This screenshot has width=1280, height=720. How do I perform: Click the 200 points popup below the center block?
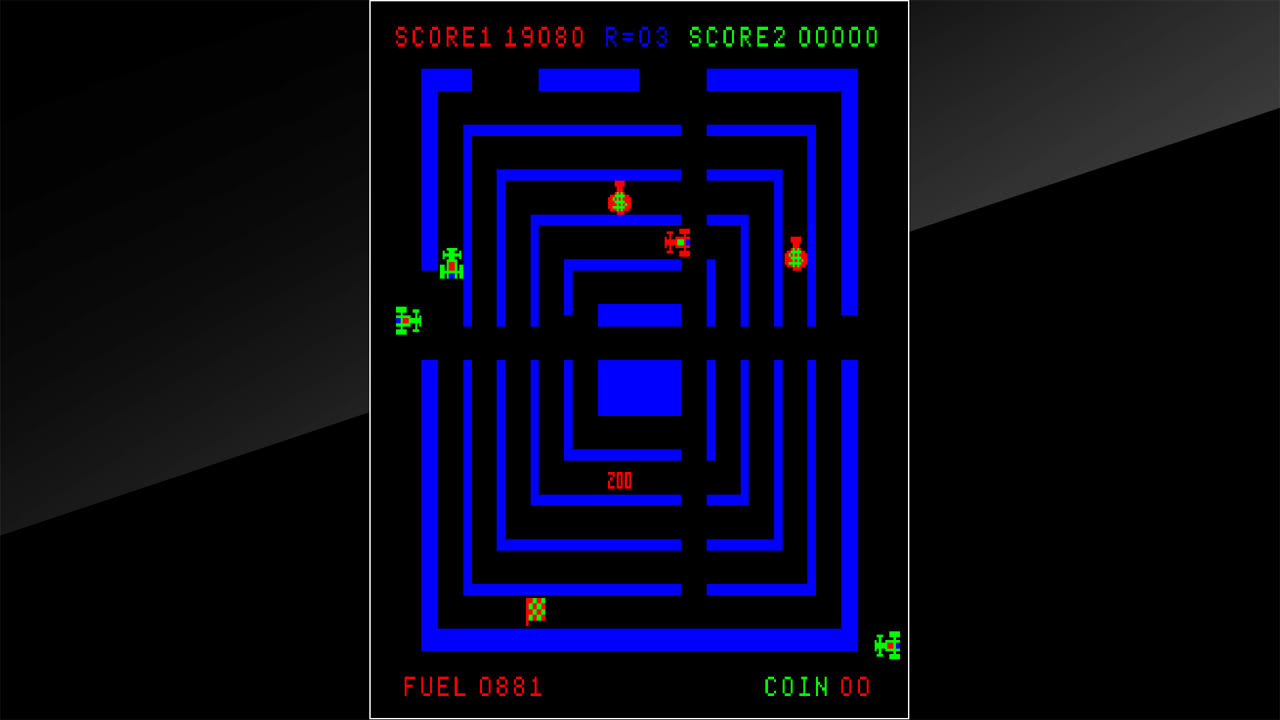tap(619, 481)
